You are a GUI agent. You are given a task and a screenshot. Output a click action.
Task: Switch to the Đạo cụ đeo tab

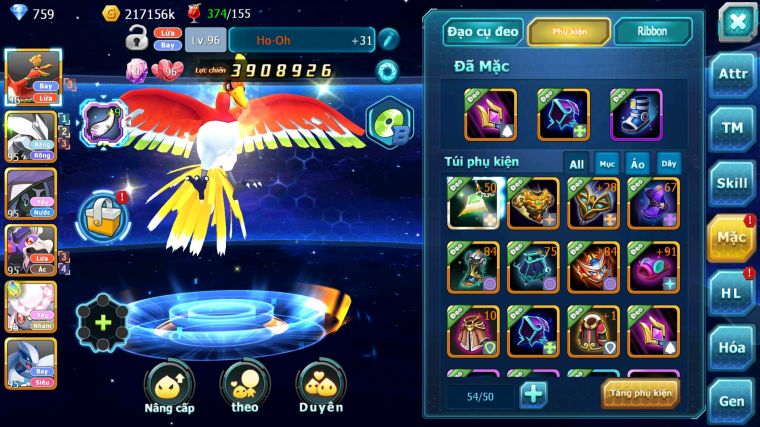[x=483, y=32]
